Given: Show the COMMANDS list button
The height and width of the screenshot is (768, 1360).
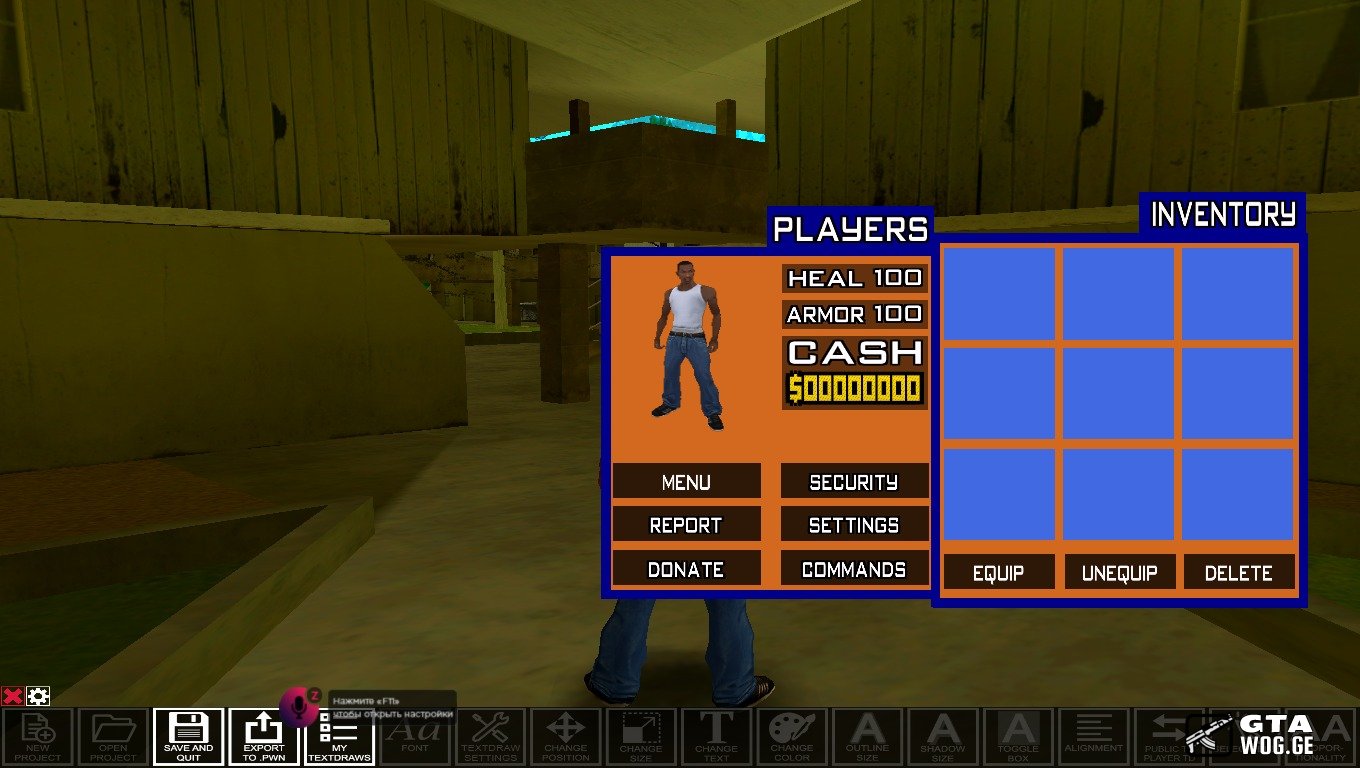Looking at the screenshot, I should (x=854, y=568).
